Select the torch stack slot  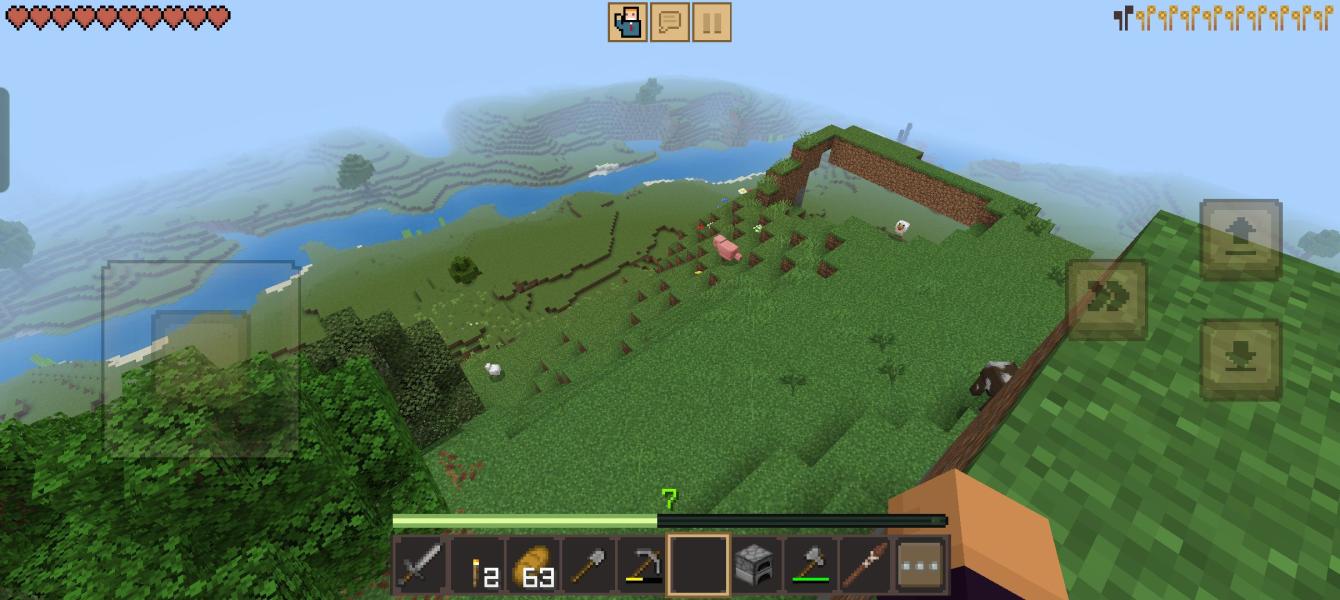[x=476, y=565]
